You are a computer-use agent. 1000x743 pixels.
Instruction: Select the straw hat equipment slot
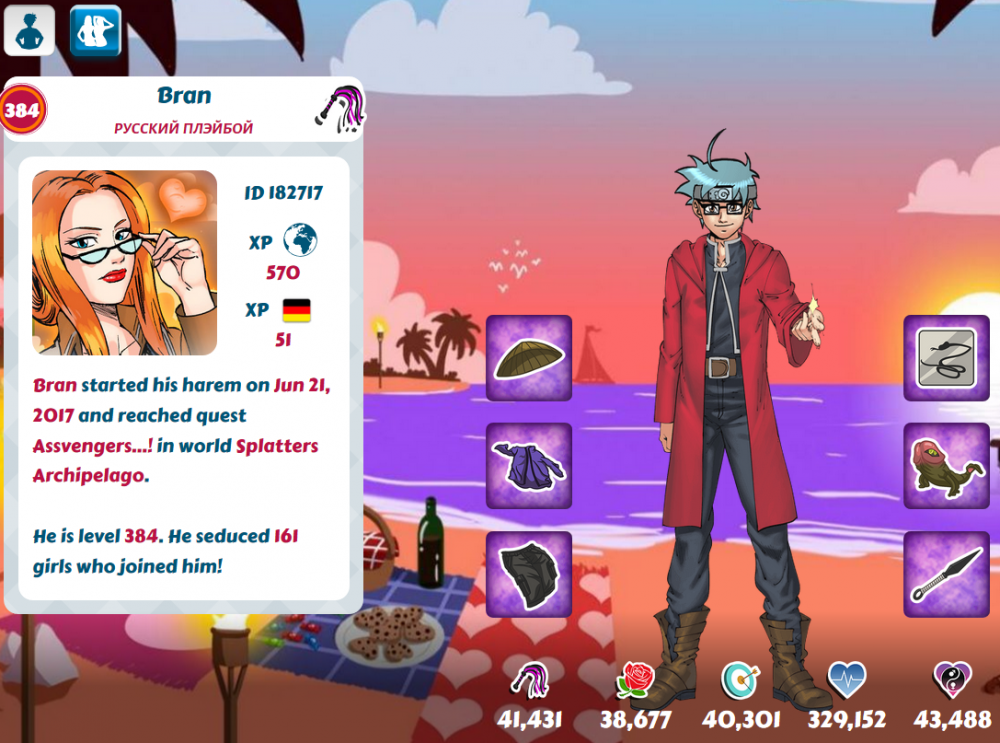[529, 358]
